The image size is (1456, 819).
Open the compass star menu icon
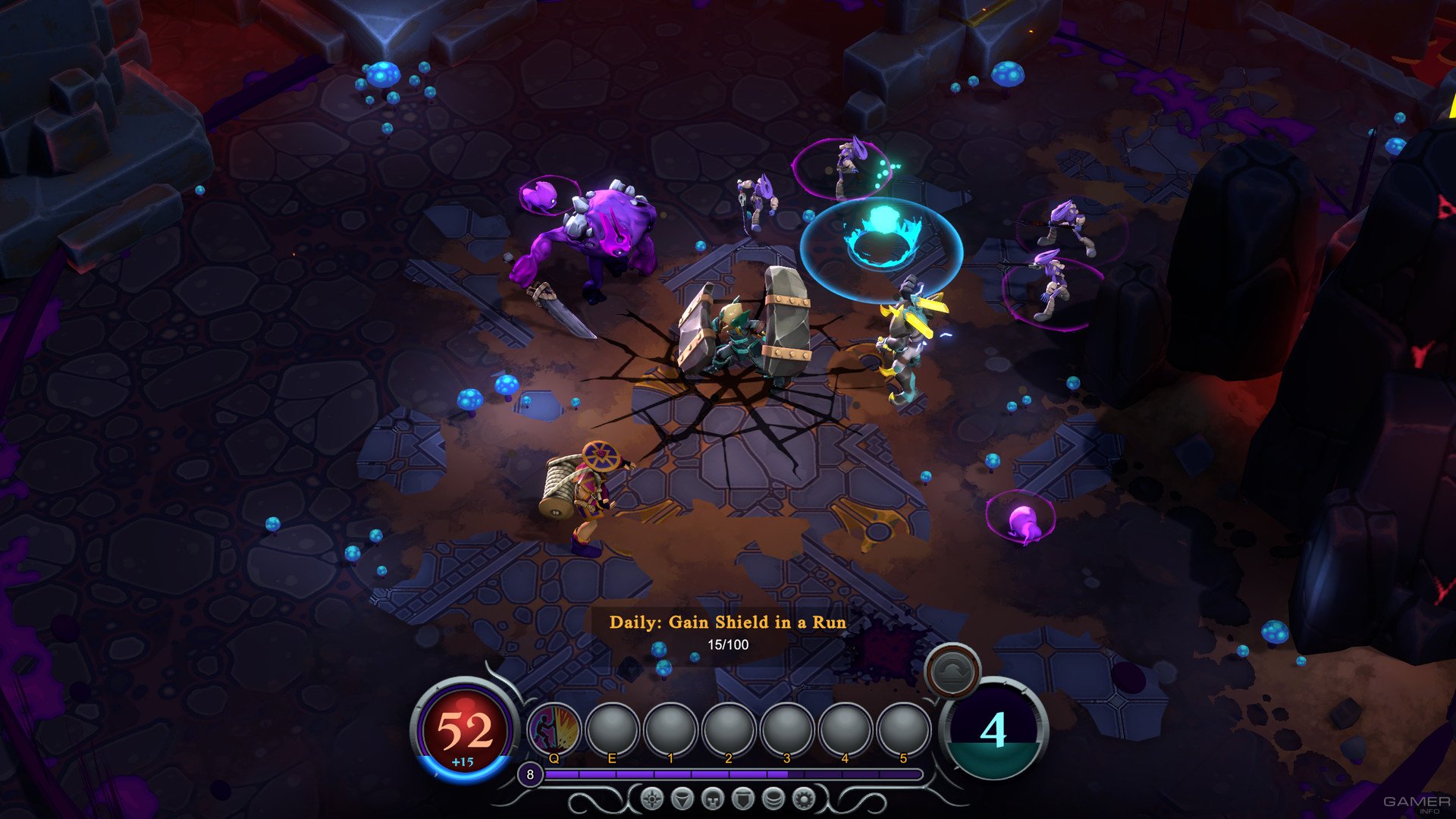[652, 799]
